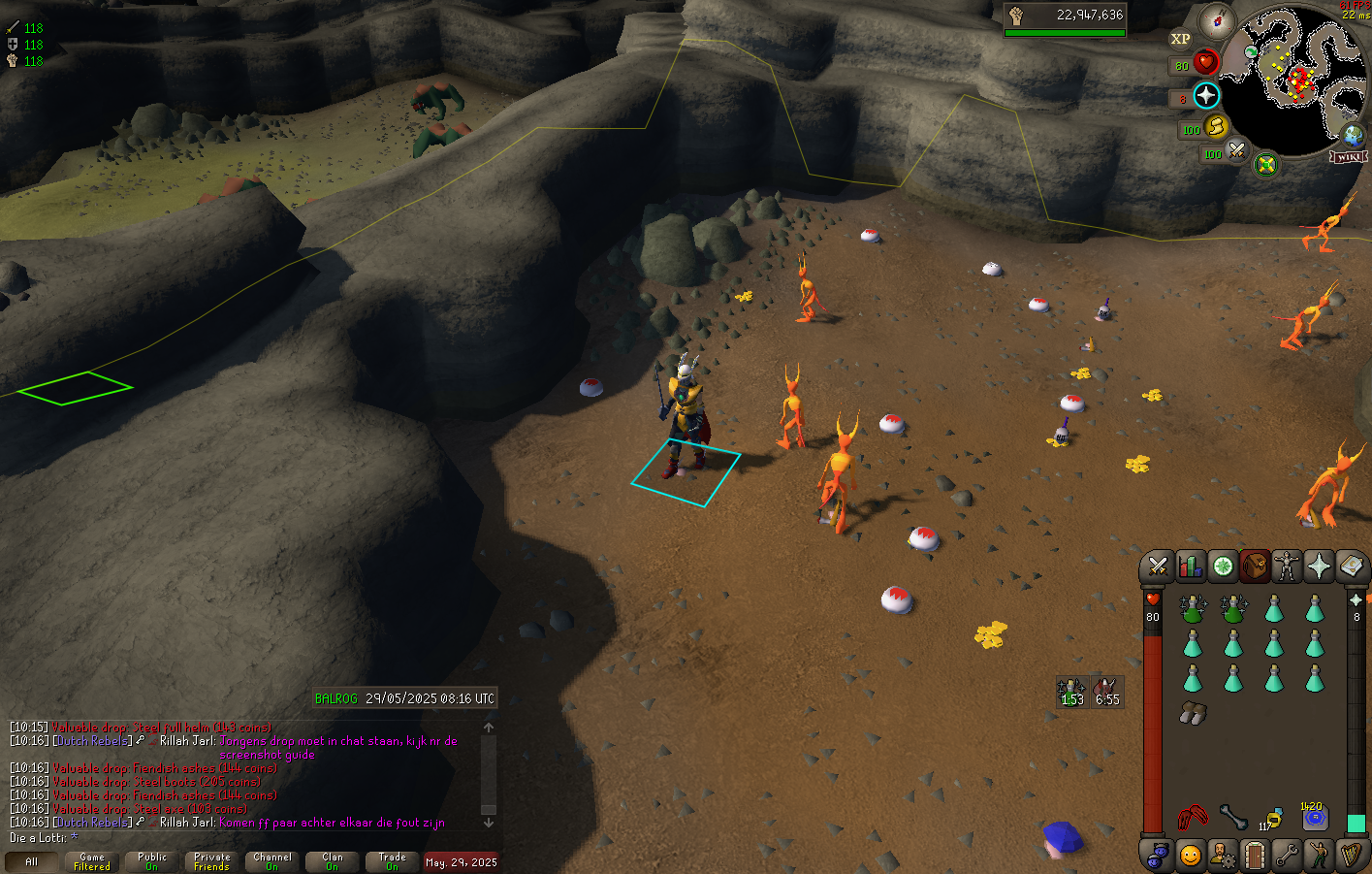Use the blue teleport tablet stack

coord(1314,818)
